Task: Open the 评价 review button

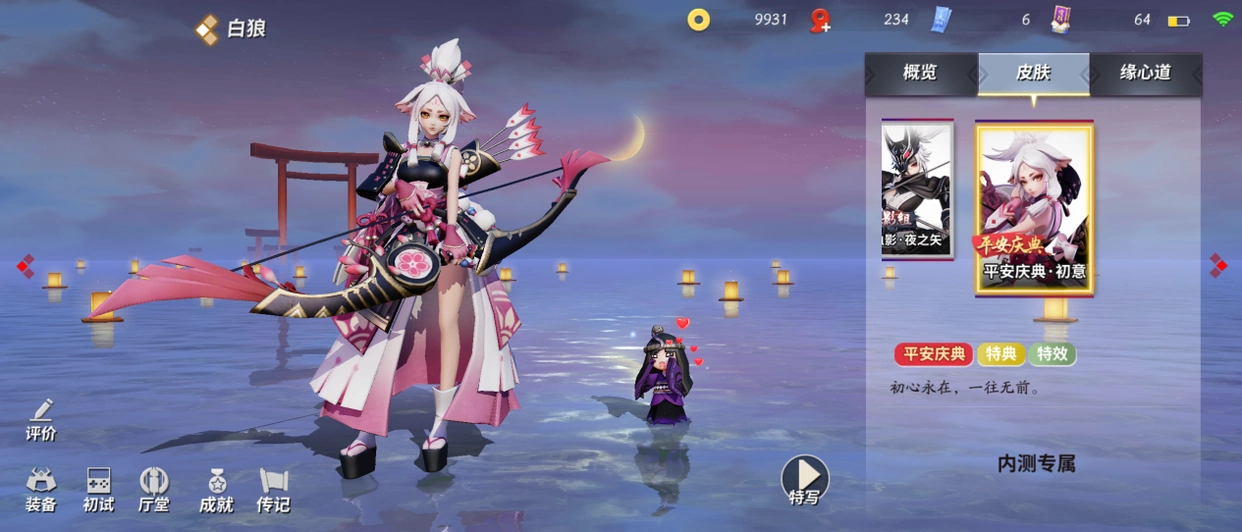Action: point(41,420)
